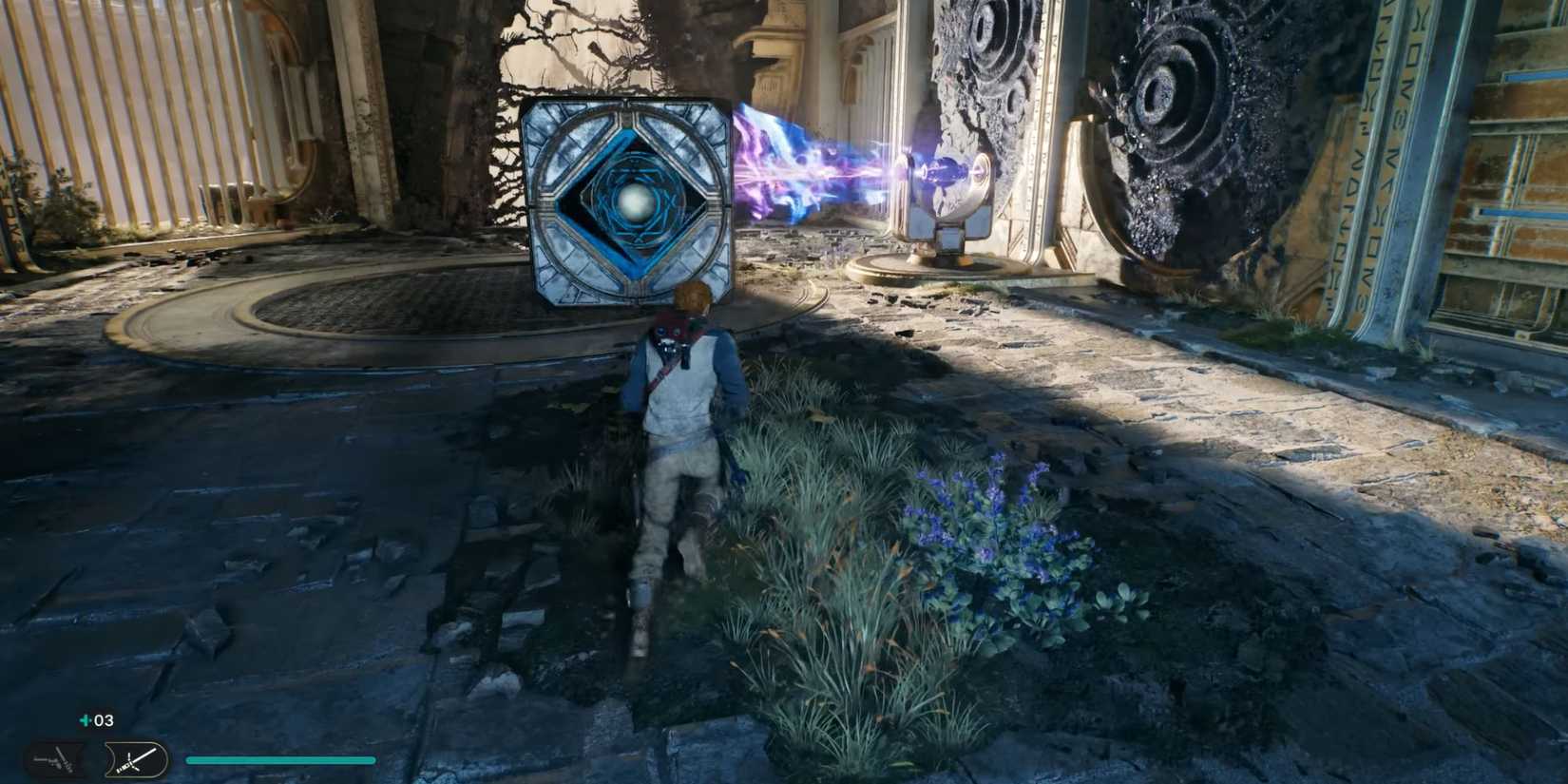Click the teal health bar
The width and height of the screenshot is (1568, 784).
point(280,759)
